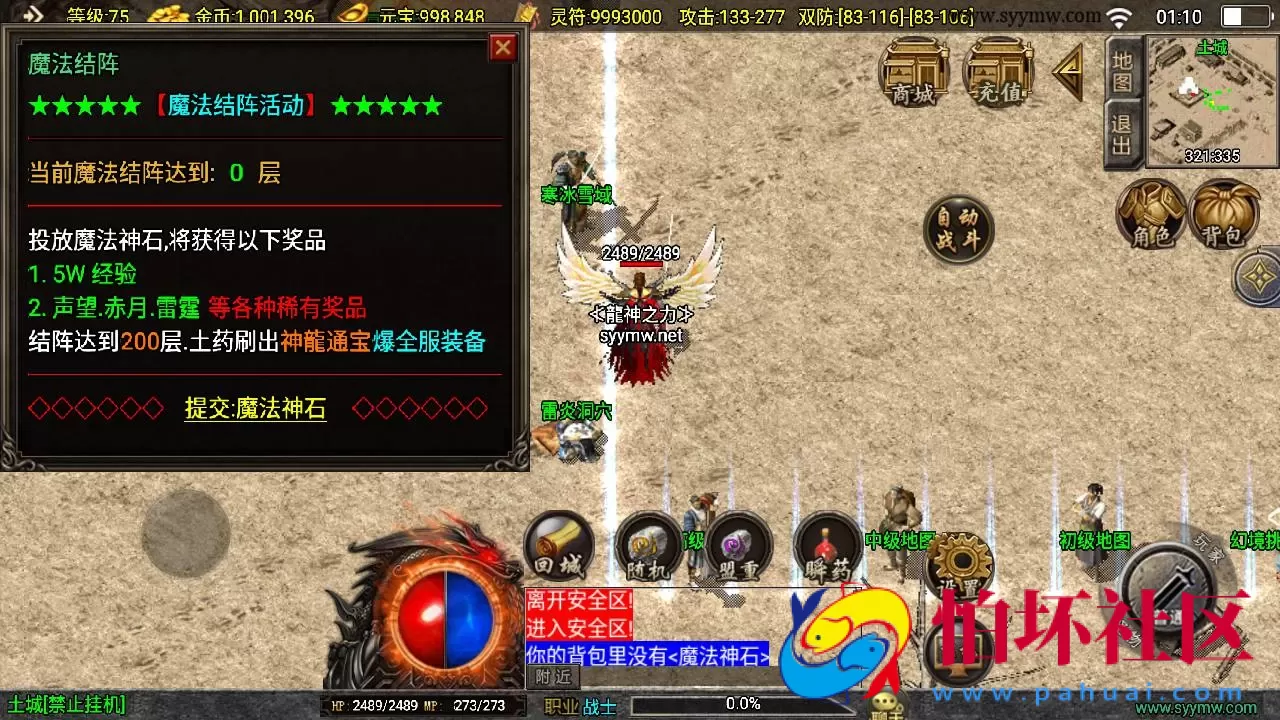Open the 设置 settings gear icon

click(960, 560)
